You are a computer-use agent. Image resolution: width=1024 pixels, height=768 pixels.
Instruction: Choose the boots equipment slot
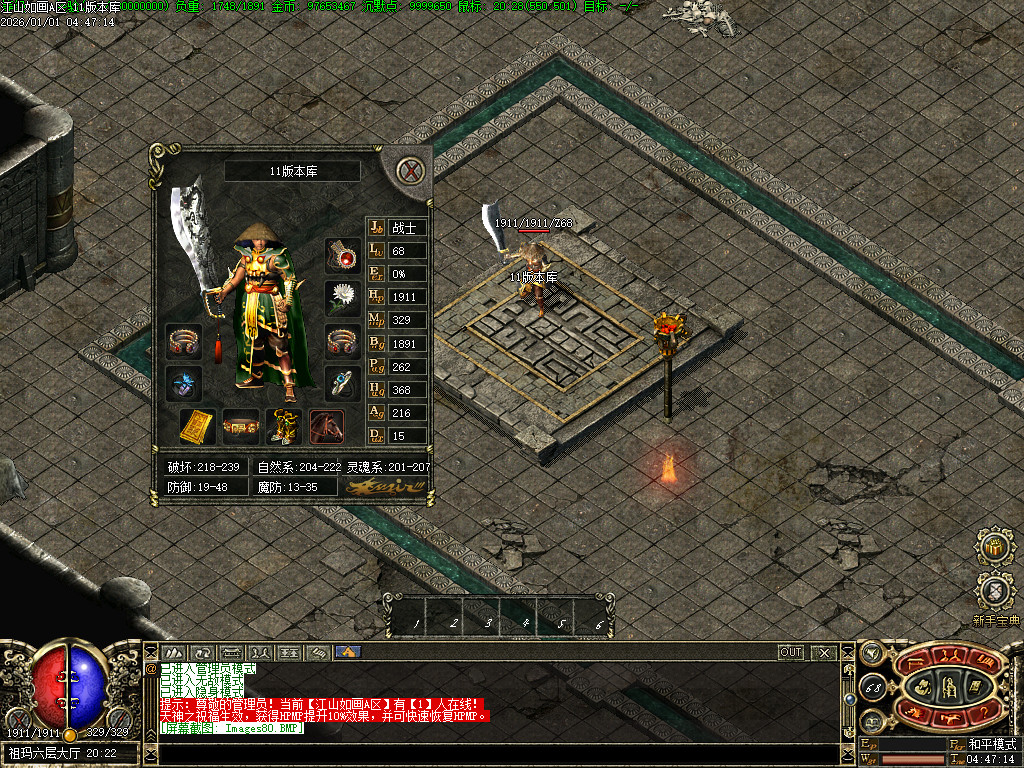(283, 426)
